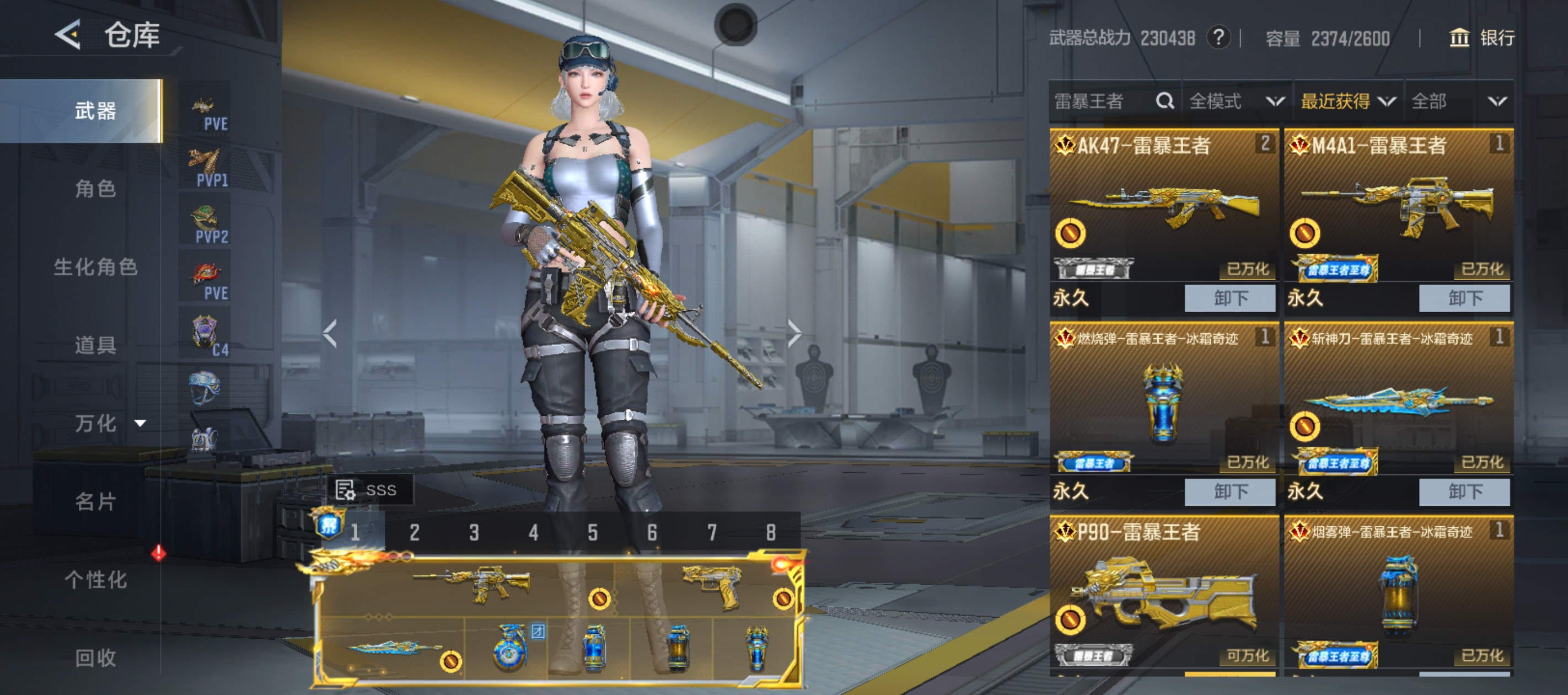
Task: Switch to the 角色 tab
Action: click(95, 189)
